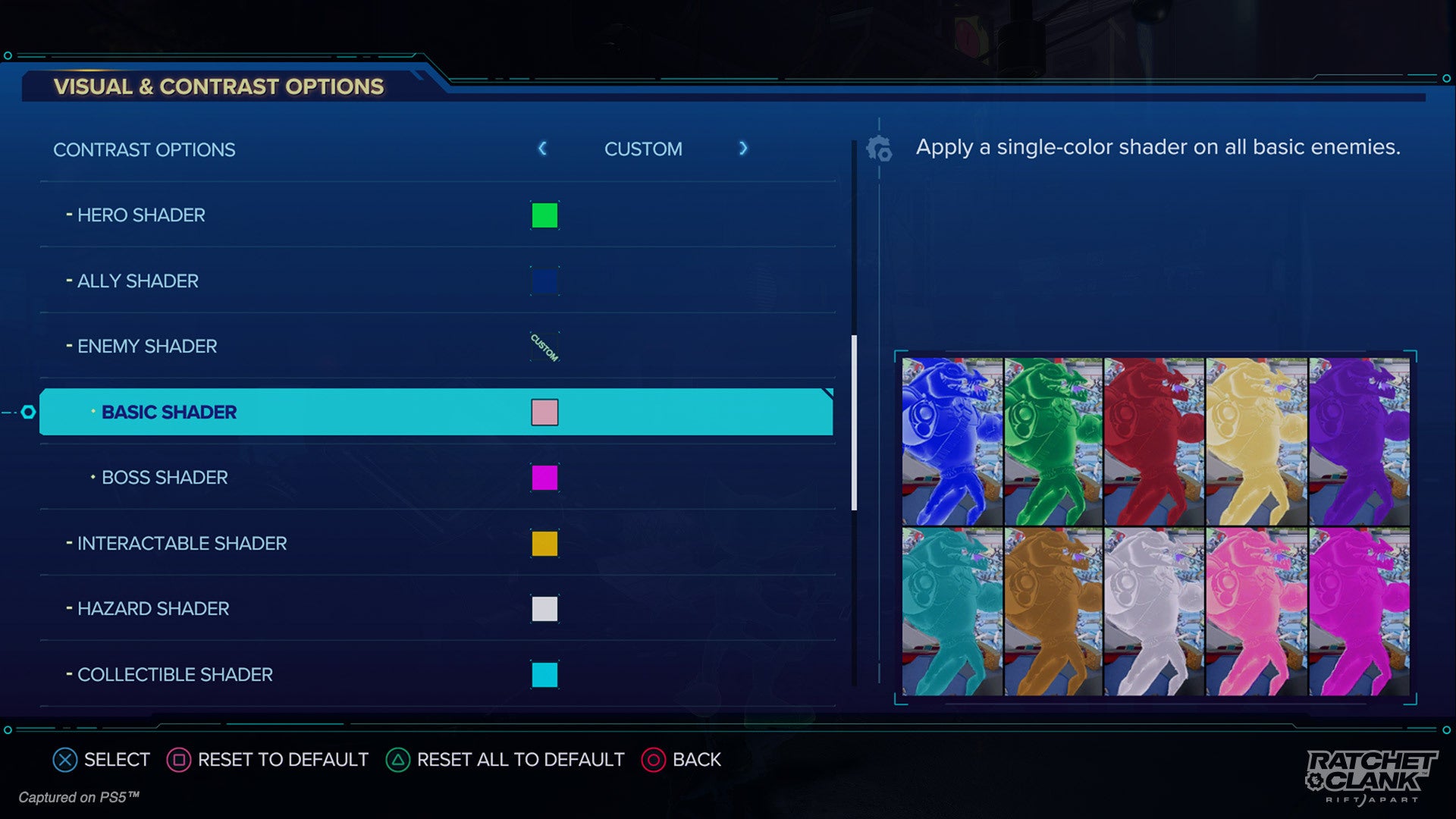Click the Hazard Shader white color square
Viewport: 1456px width, 819px height.
[x=544, y=608]
